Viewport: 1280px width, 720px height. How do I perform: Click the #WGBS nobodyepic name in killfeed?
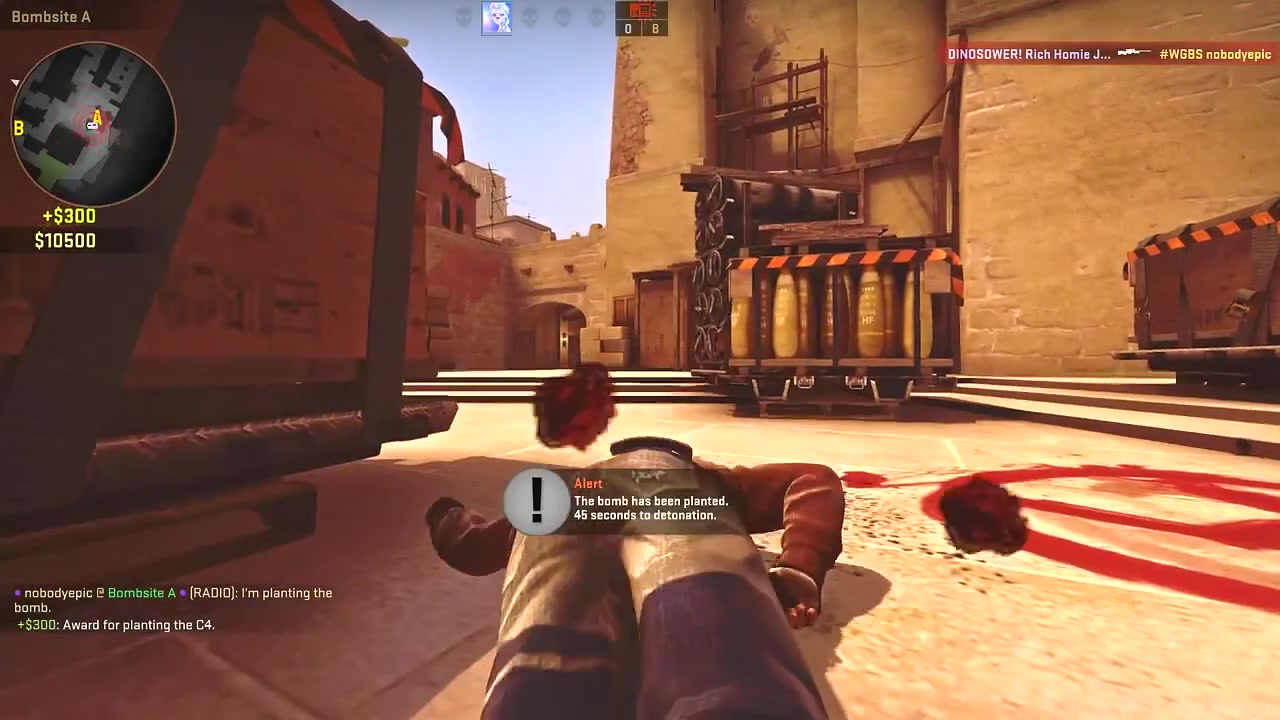(1215, 53)
